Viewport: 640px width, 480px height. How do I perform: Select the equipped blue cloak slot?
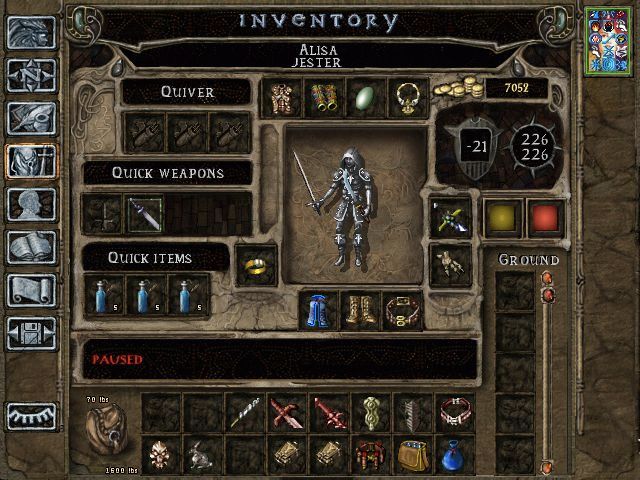pyautogui.click(x=320, y=311)
